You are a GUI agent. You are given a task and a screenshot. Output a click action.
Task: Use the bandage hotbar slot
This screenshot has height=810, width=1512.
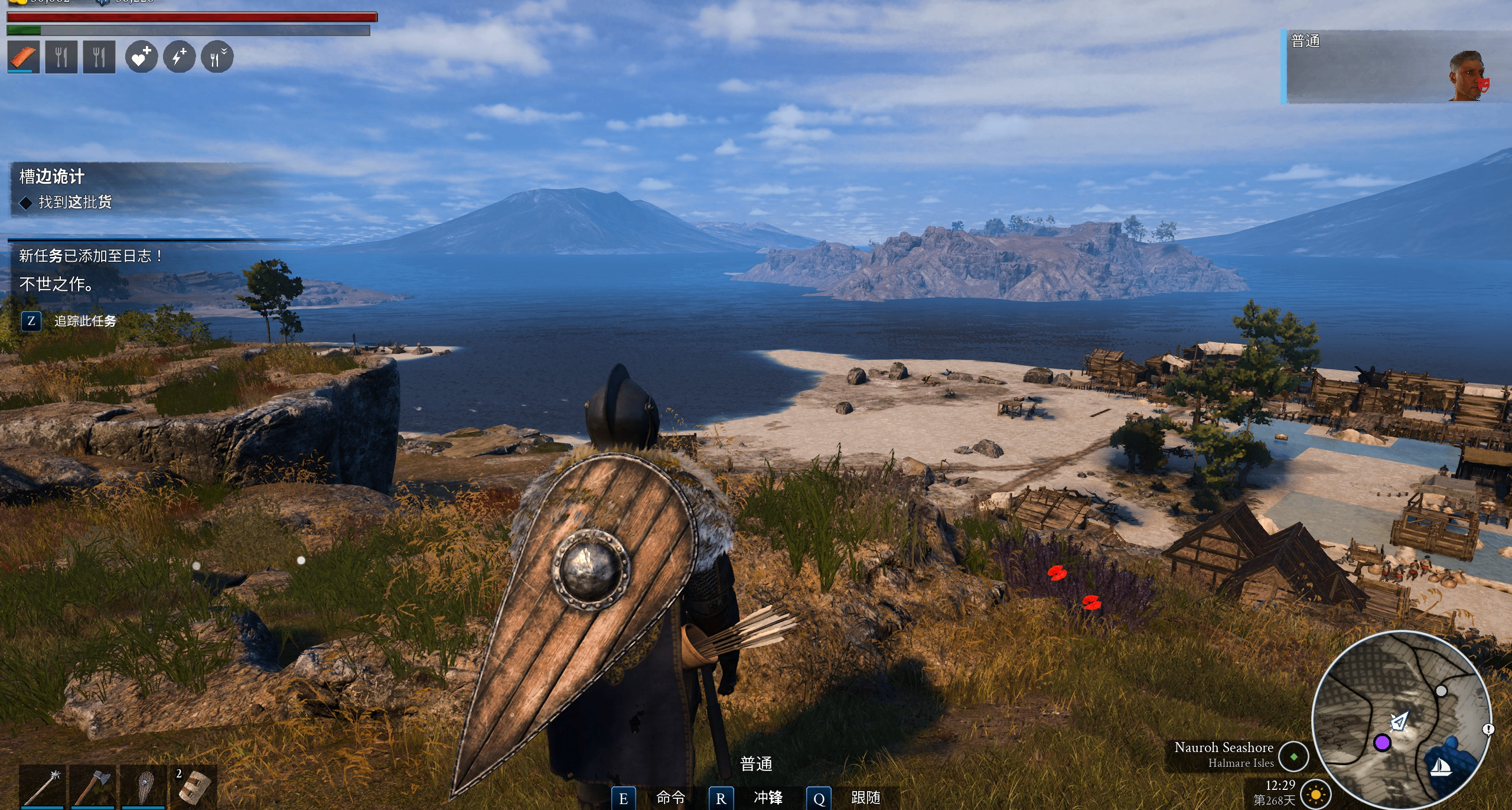[194, 786]
